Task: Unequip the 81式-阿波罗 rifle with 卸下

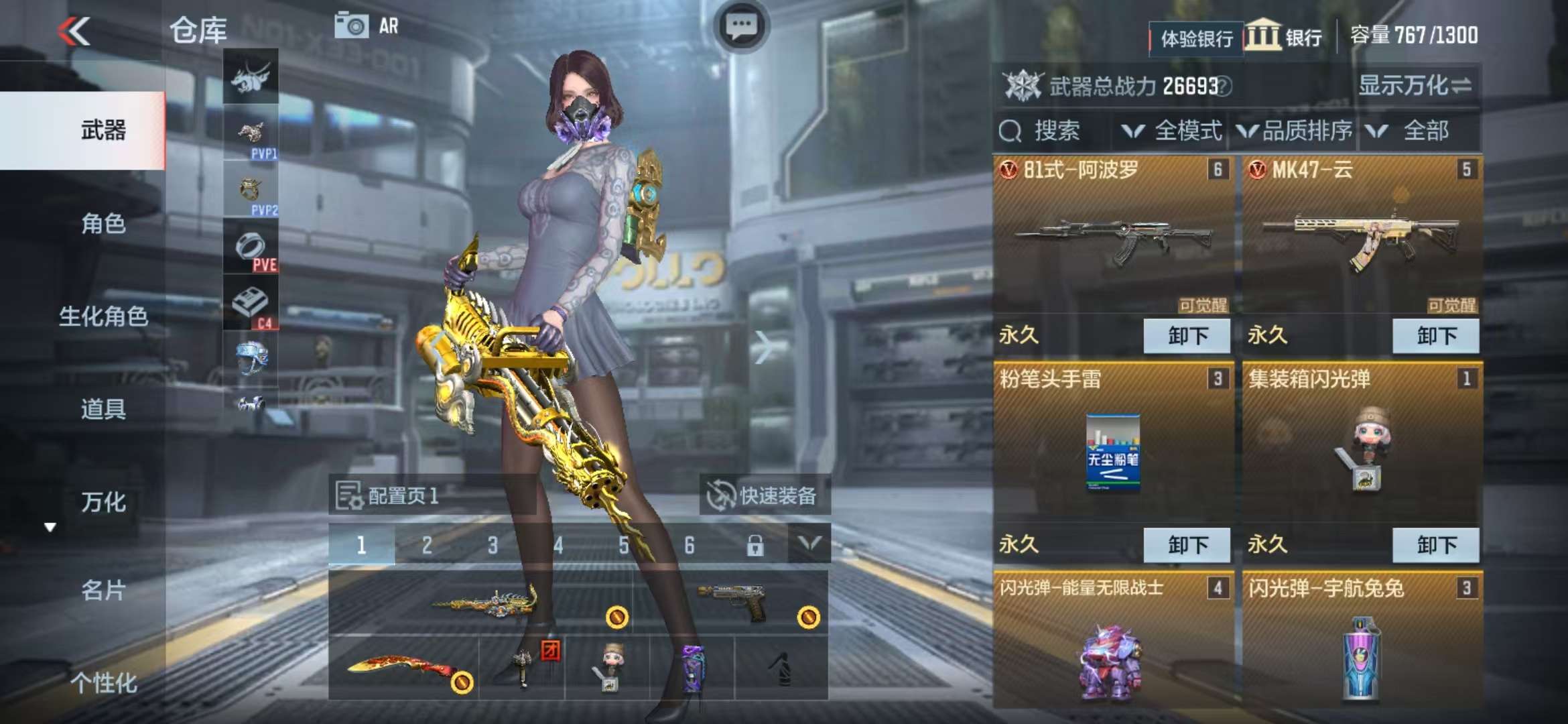Action: coord(1187,335)
